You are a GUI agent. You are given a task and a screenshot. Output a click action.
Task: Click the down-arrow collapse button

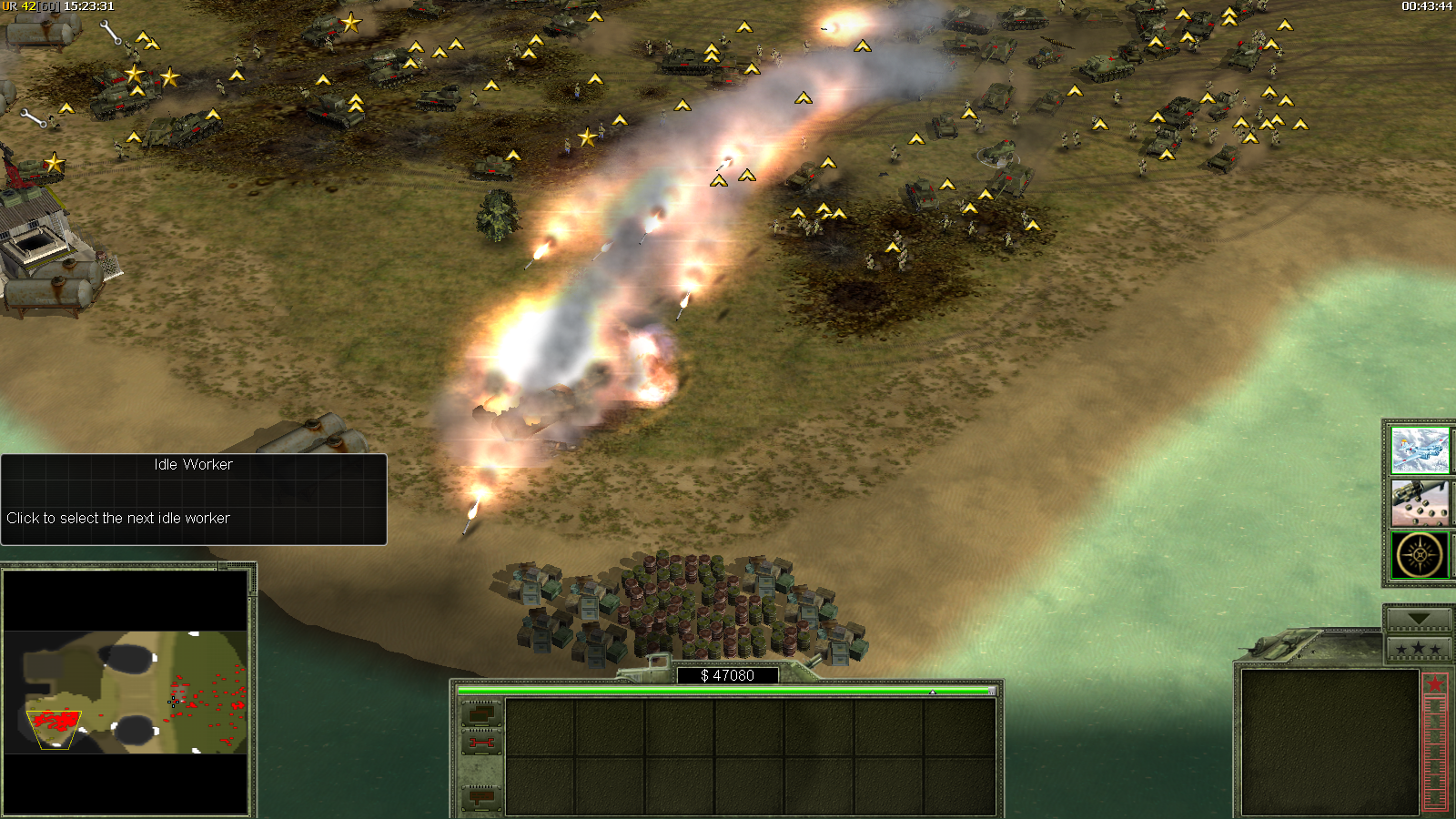[1417, 619]
